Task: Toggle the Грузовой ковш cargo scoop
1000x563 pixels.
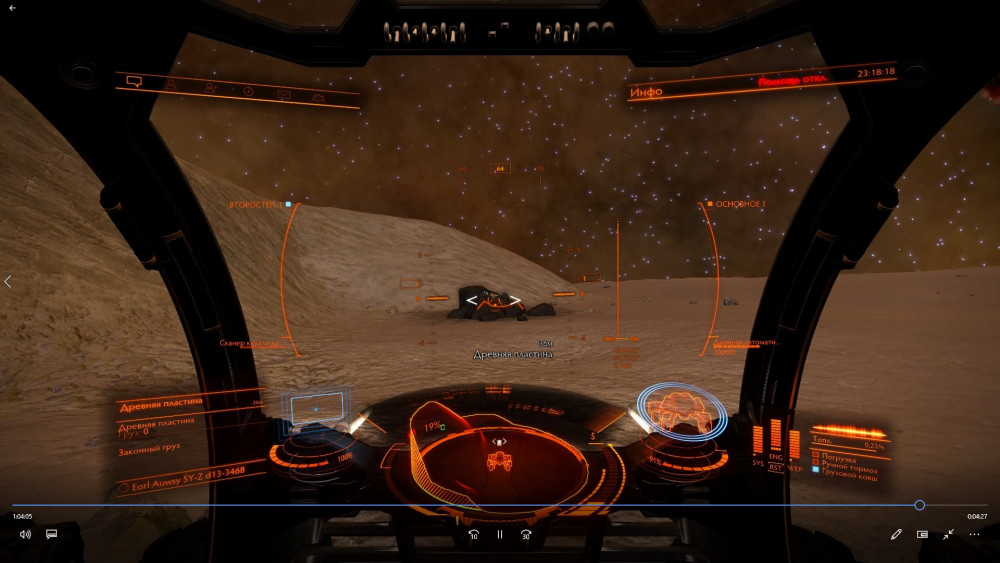Action: click(813, 468)
